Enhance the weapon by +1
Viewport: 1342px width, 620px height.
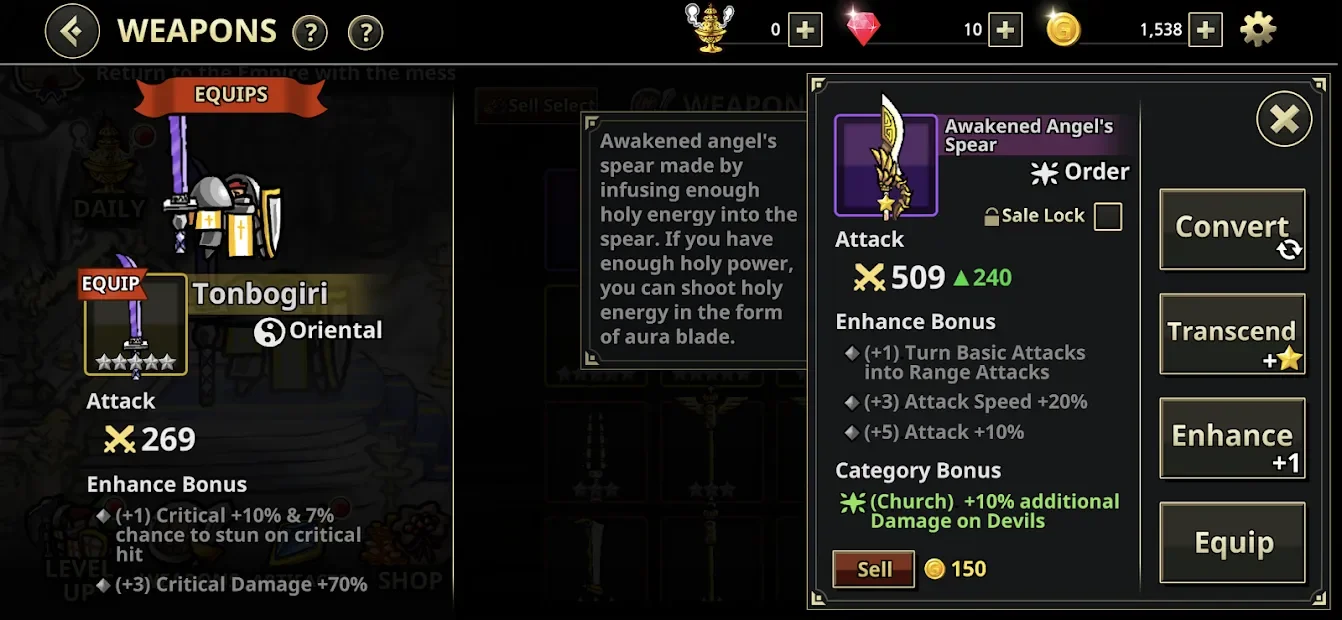(1232, 438)
